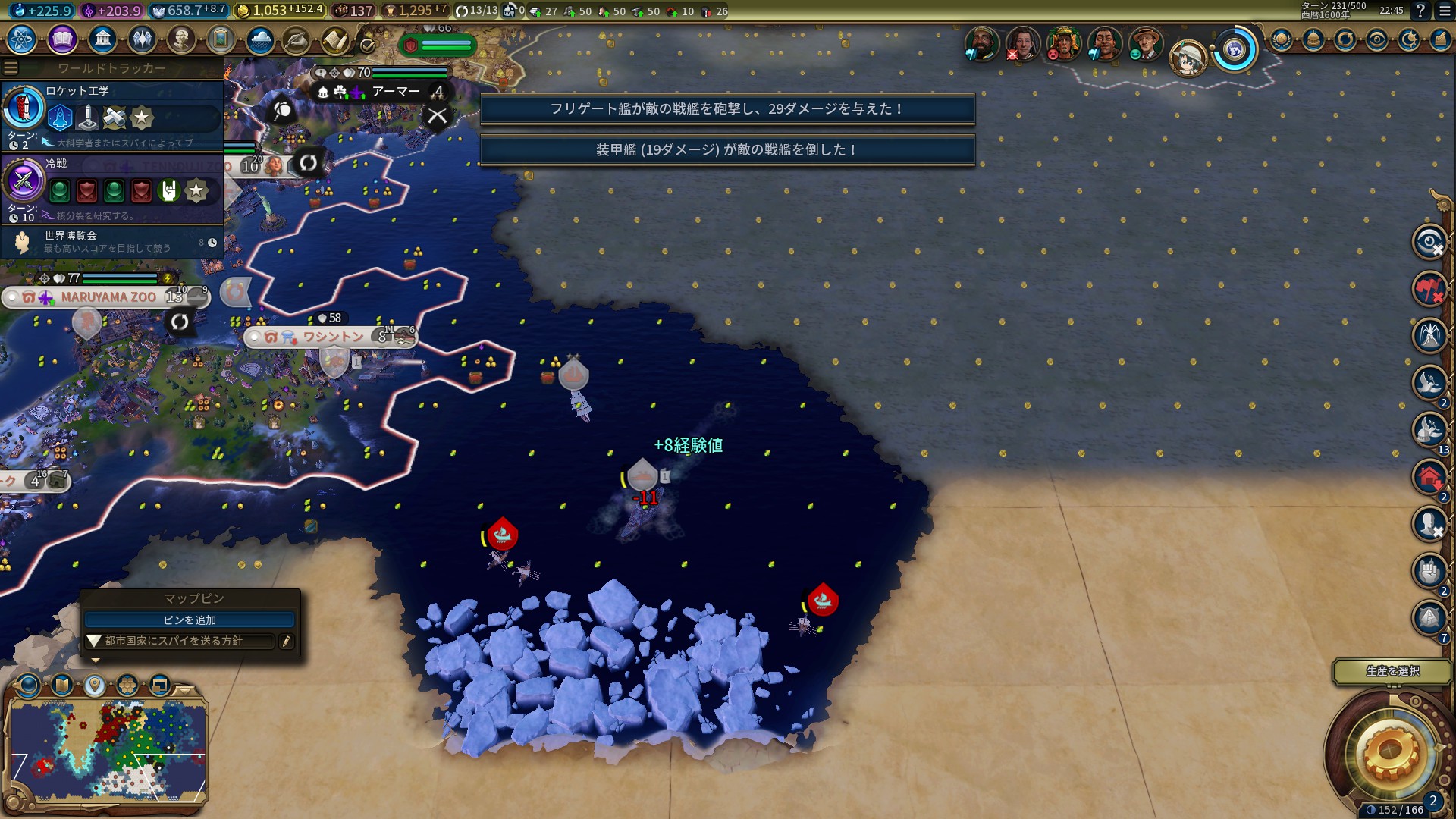1456x819 pixels.
Task: Toggle the map pin button above minimap
Action: tap(94, 686)
